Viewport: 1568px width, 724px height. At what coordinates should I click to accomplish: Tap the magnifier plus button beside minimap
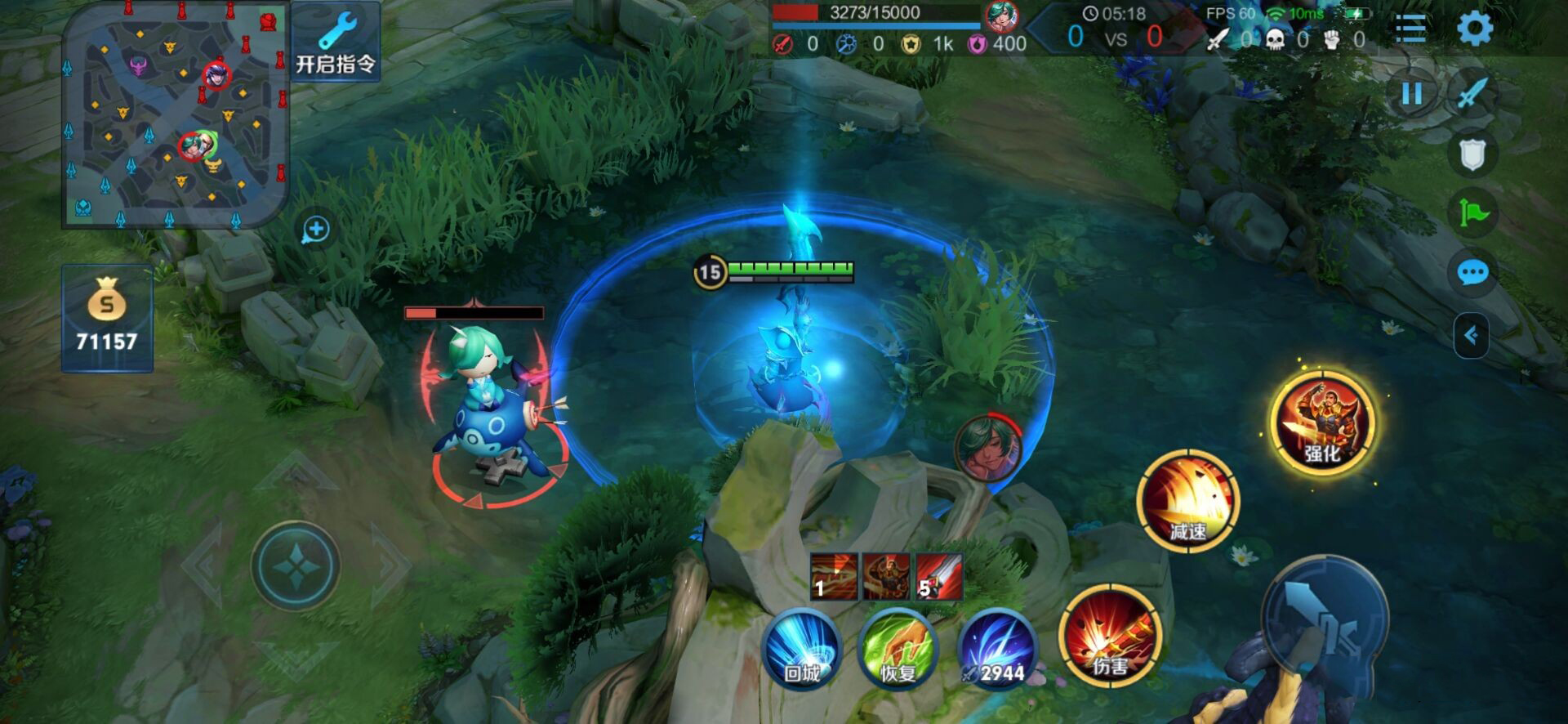click(x=316, y=230)
